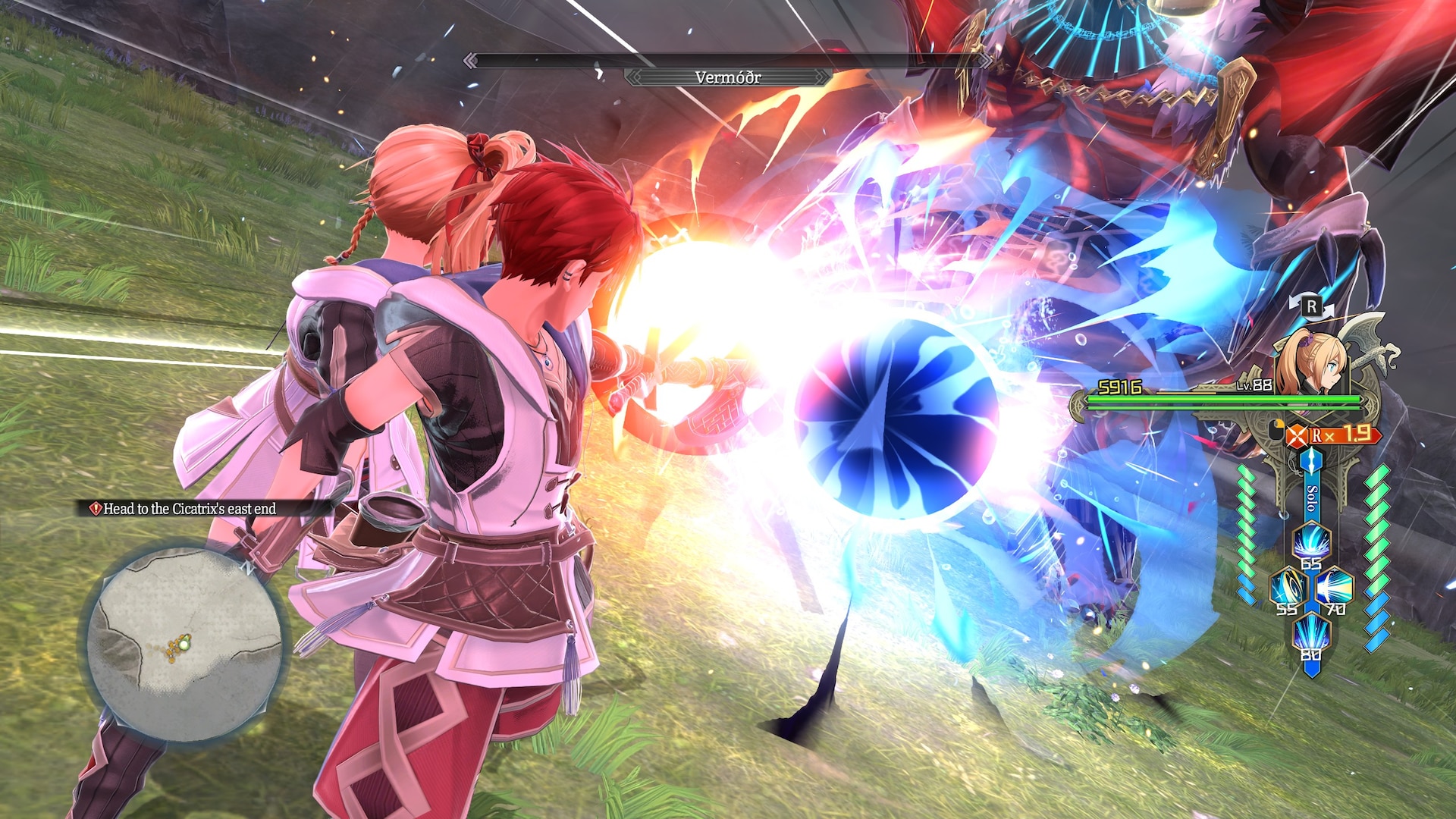
Task: Click the orange crossed-swords revenge multiplier icon
Action: [x=1298, y=435]
